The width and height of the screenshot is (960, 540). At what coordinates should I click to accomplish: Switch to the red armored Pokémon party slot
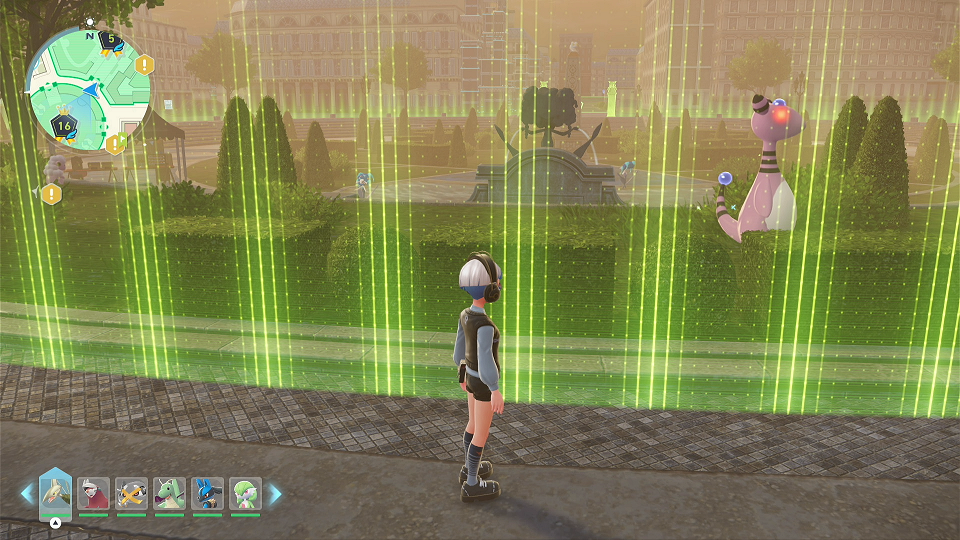(94, 493)
